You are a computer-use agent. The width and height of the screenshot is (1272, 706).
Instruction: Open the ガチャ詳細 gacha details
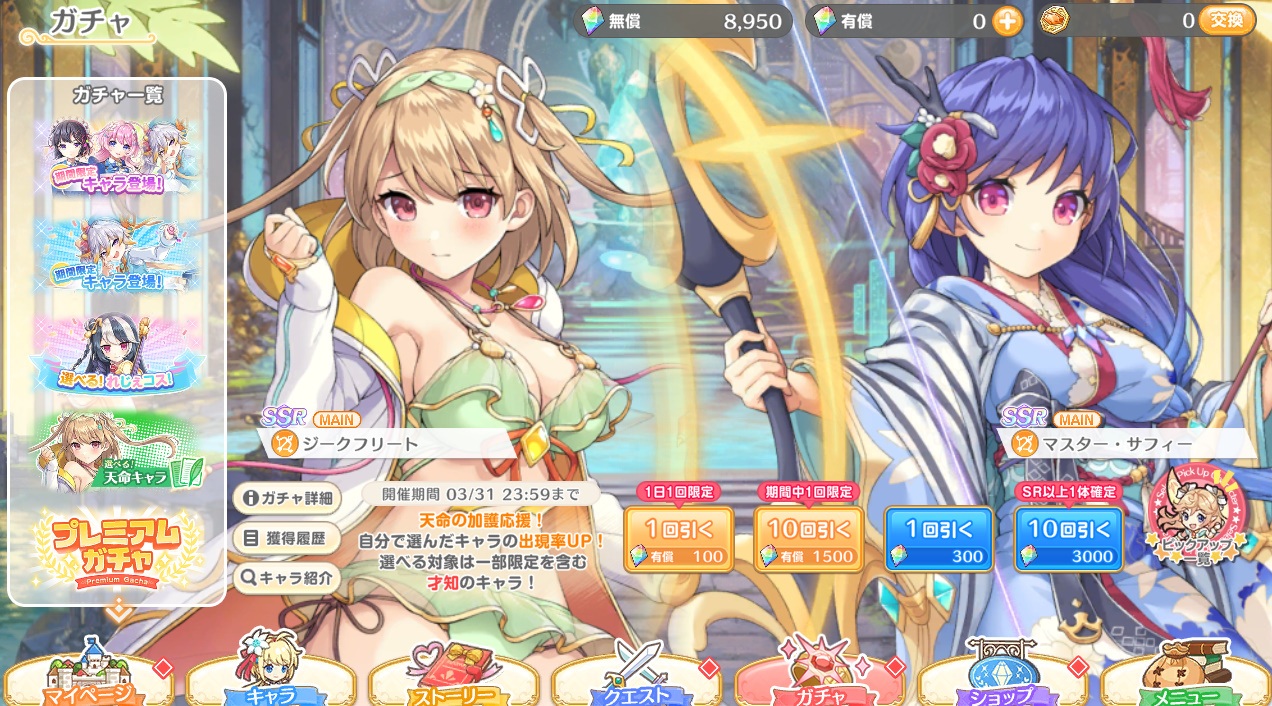tap(286, 498)
